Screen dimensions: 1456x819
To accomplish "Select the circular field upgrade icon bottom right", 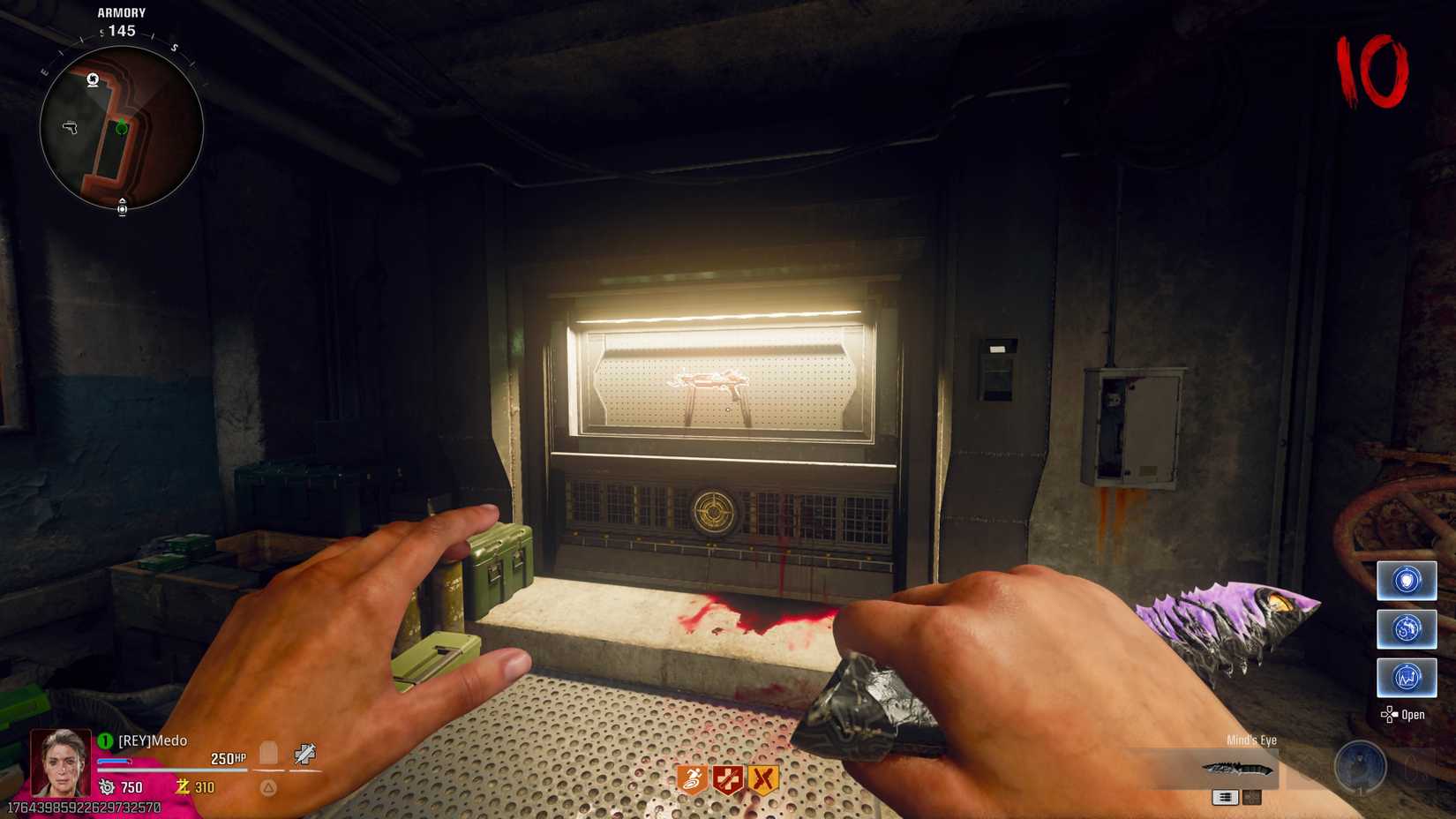I will click(1360, 765).
